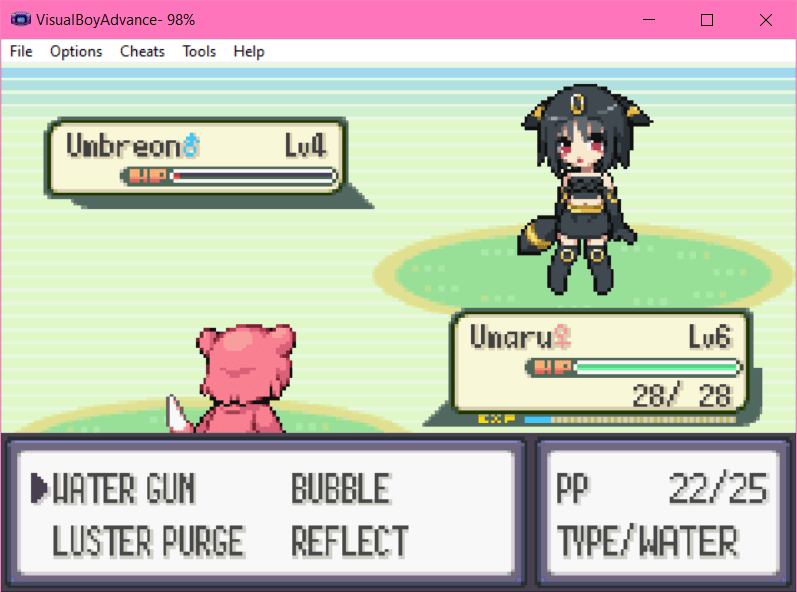
Task: Open the File menu
Action: point(21,51)
